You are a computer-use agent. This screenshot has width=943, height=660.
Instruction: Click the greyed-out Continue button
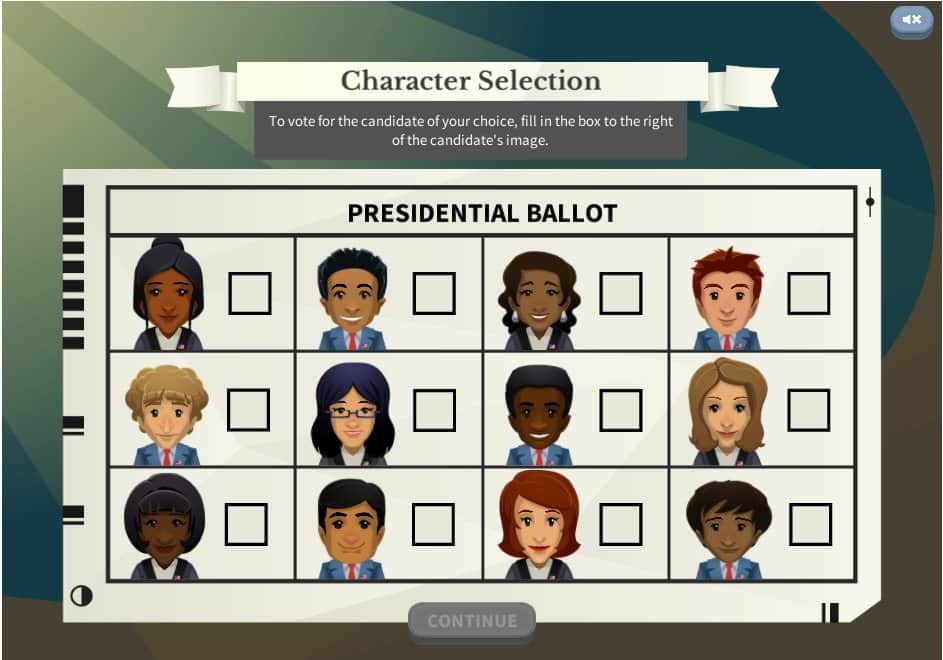click(x=472, y=620)
